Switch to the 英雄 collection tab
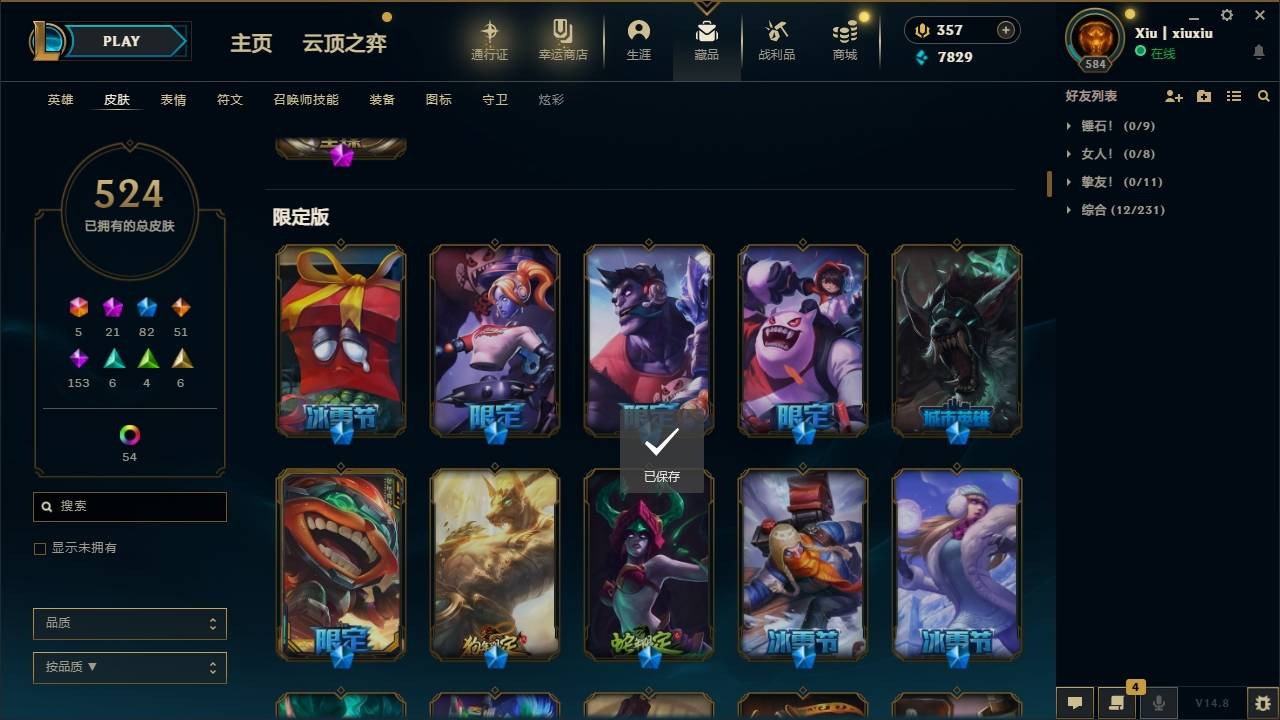 [59, 99]
